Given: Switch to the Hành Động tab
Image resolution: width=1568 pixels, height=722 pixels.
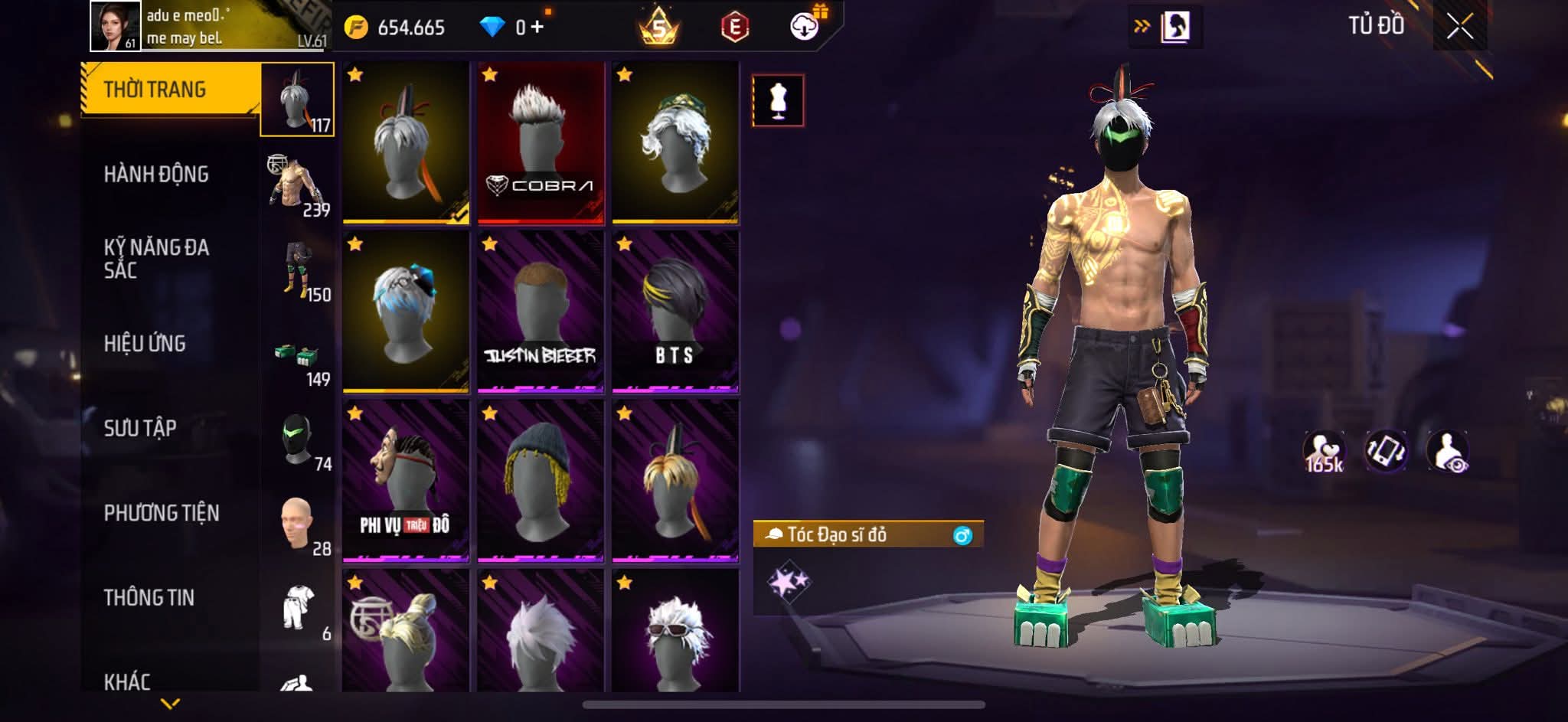Looking at the screenshot, I should click(x=156, y=175).
